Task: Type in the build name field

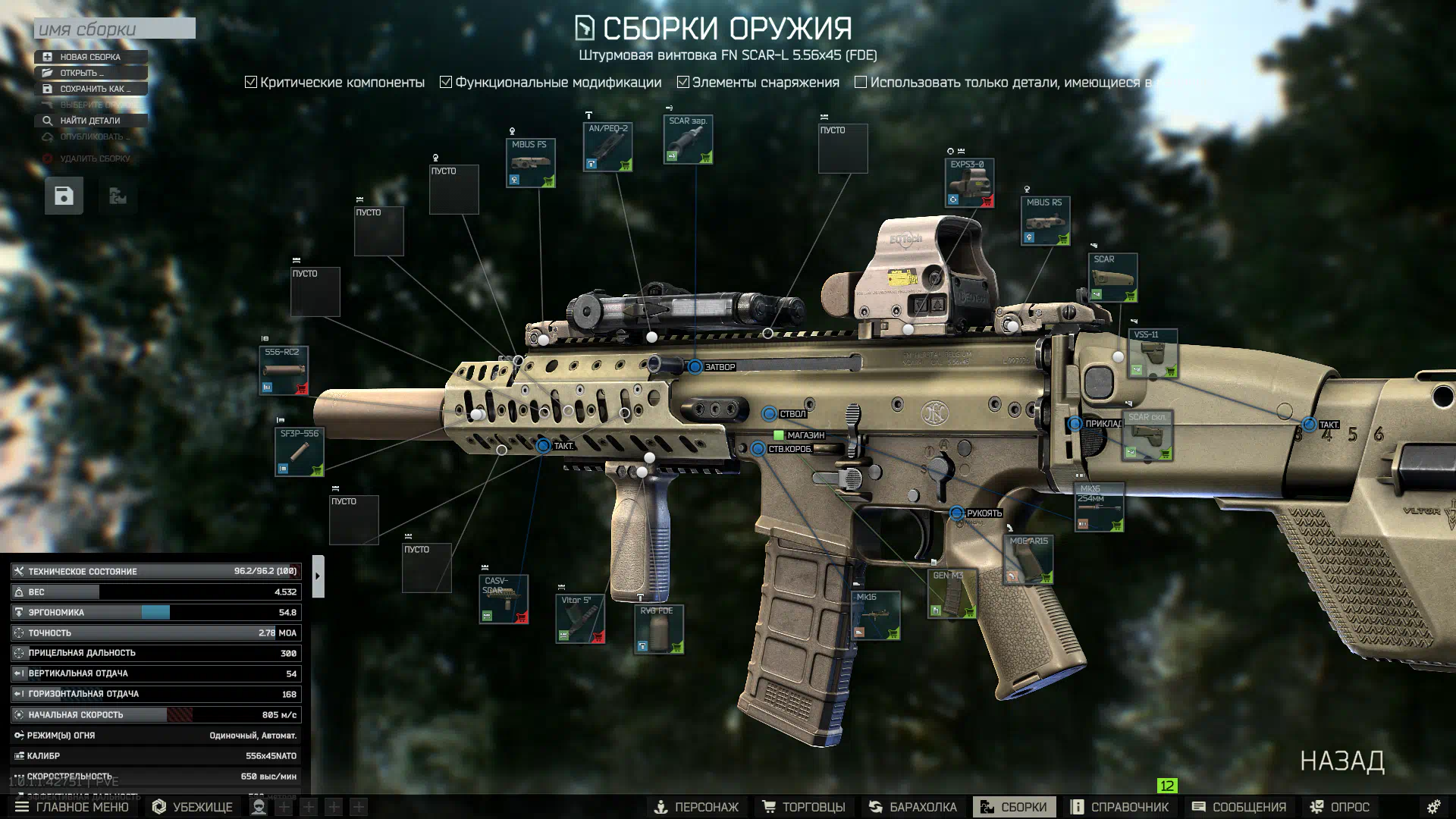Action: (x=114, y=29)
